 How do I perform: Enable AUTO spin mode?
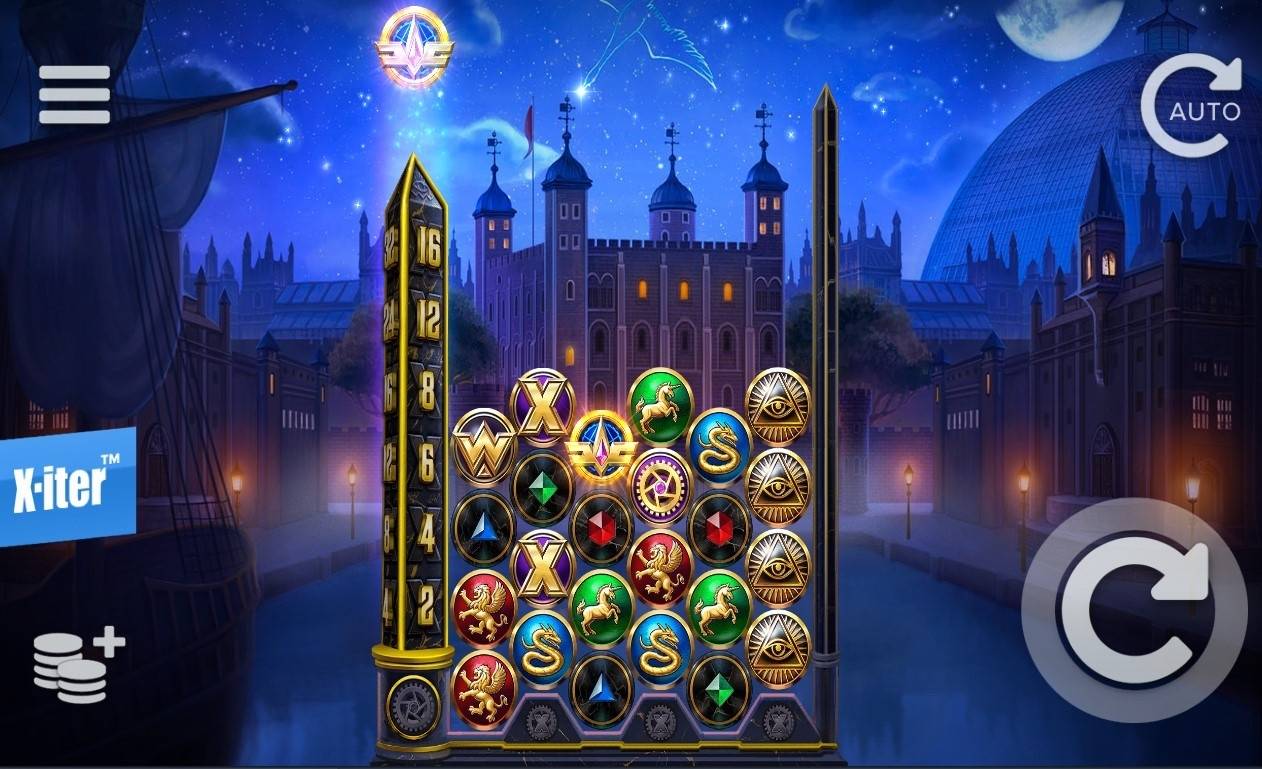coord(1194,106)
